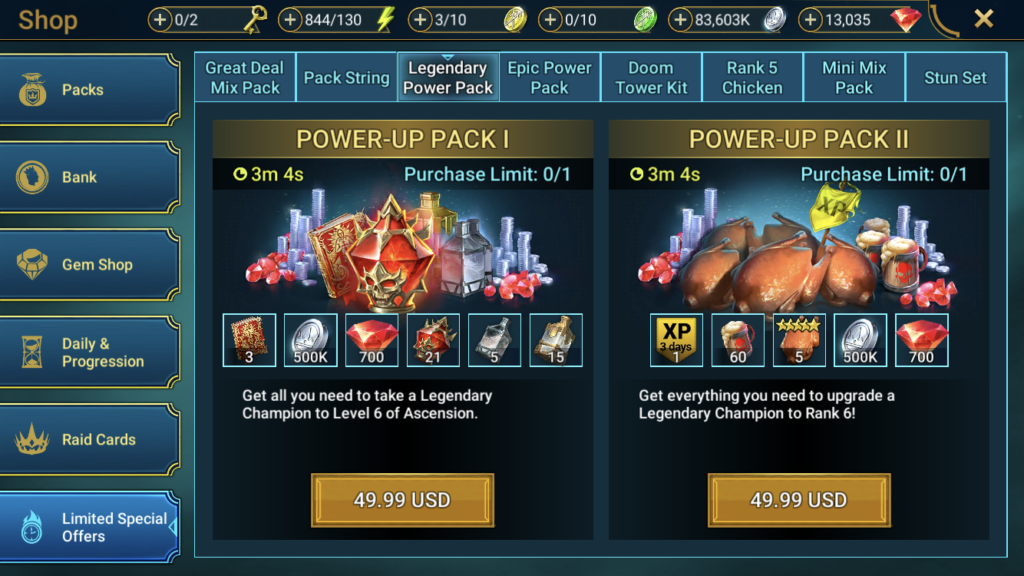Show the Epic Power Pack tab
The height and width of the screenshot is (576, 1024).
(549, 78)
